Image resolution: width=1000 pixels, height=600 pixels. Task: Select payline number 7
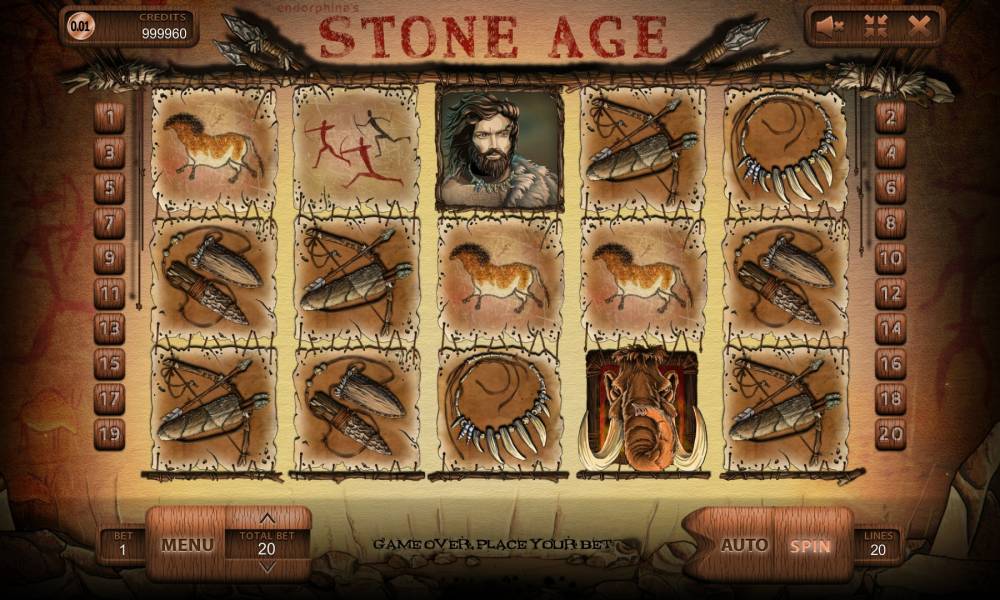click(109, 223)
